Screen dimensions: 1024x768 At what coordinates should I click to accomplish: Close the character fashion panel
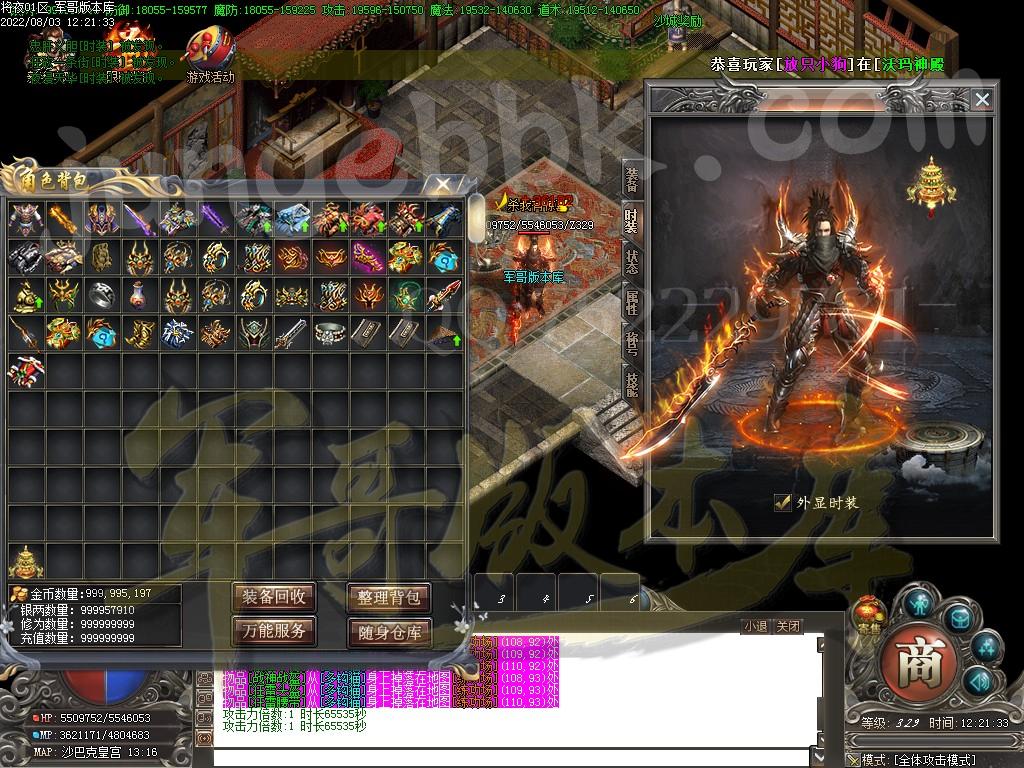click(x=982, y=99)
